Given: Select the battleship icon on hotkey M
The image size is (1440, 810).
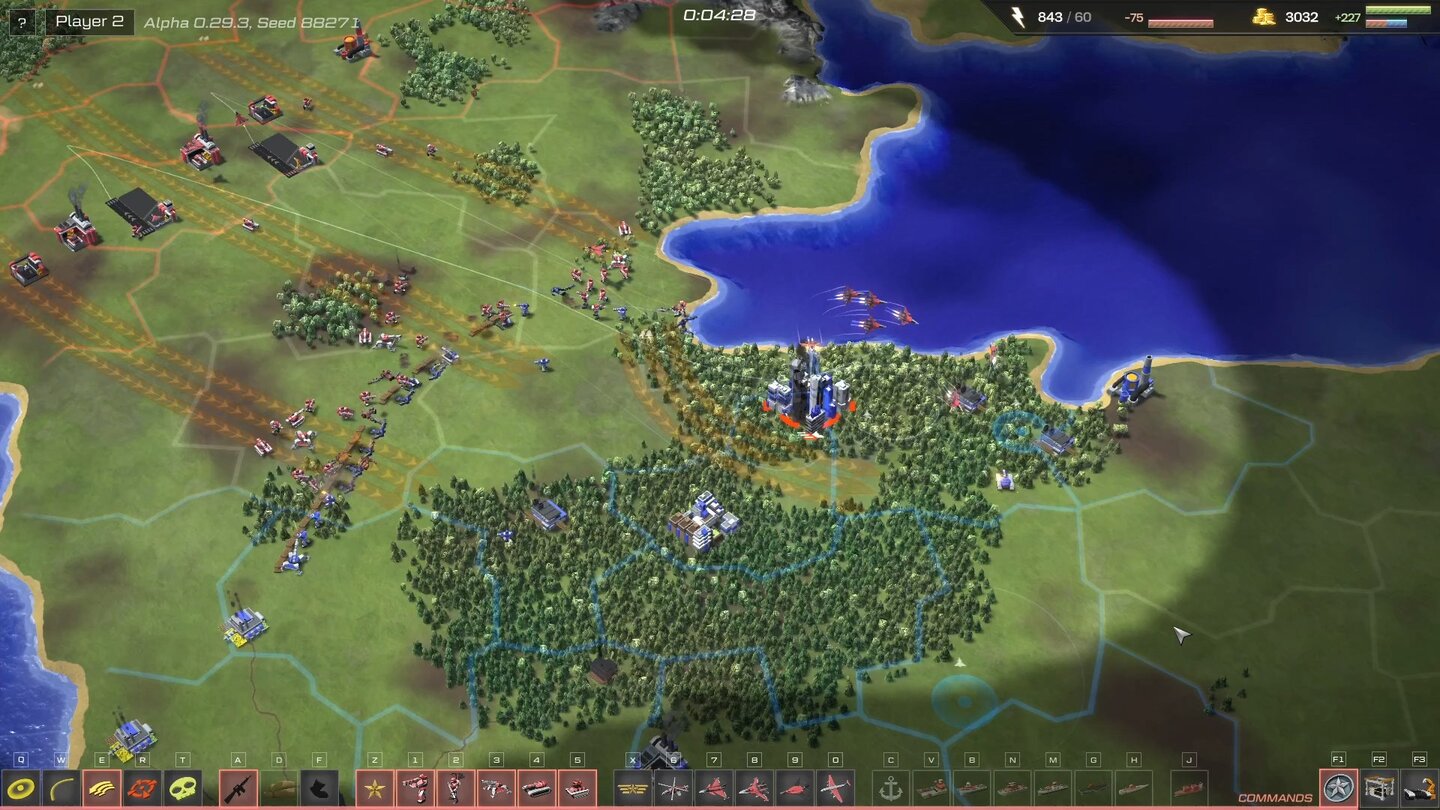Looking at the screenshot, I should pos(1052,787).
